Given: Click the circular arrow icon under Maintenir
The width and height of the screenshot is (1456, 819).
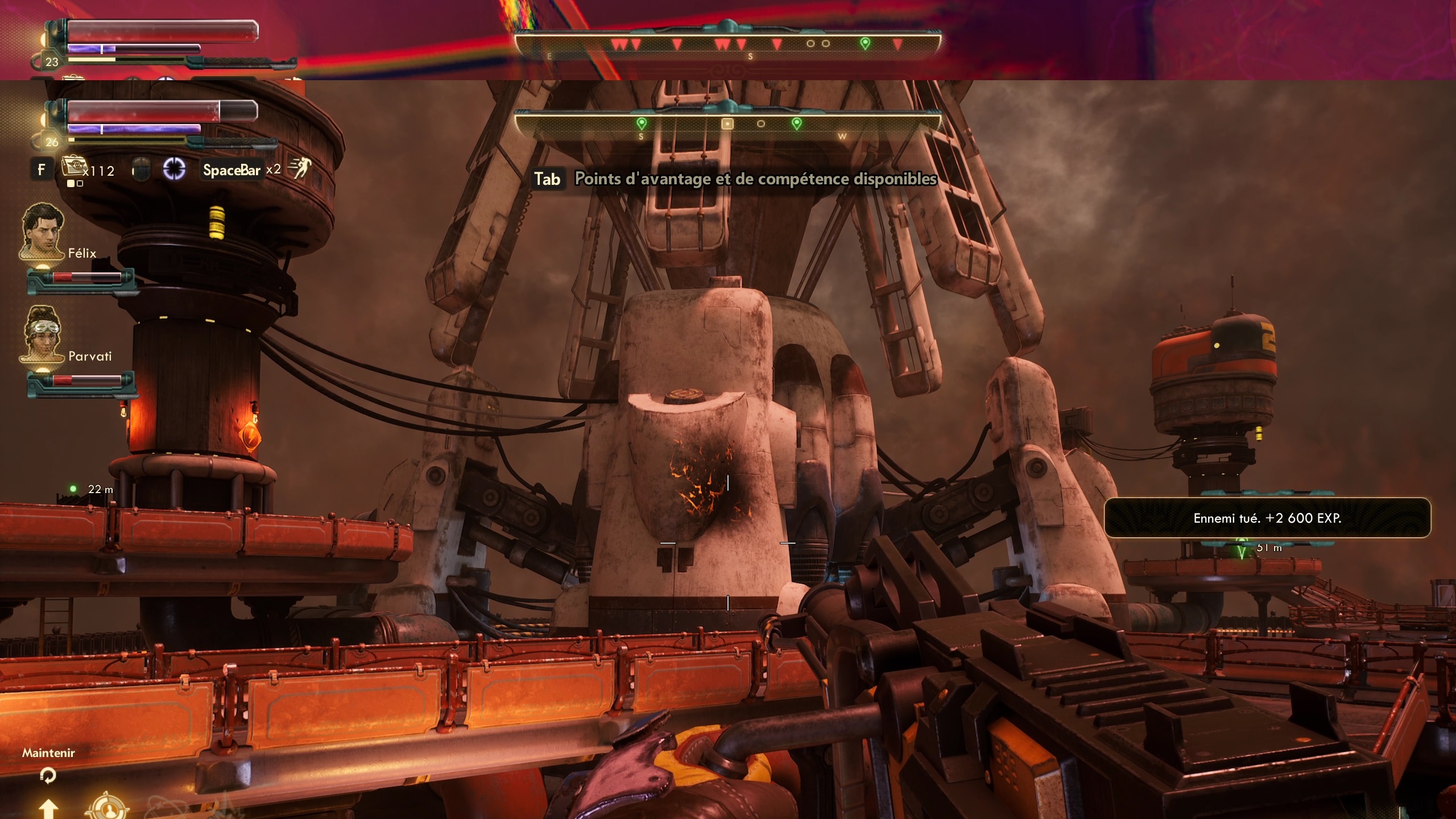Looking at the screenshot, I should (48, 775).
